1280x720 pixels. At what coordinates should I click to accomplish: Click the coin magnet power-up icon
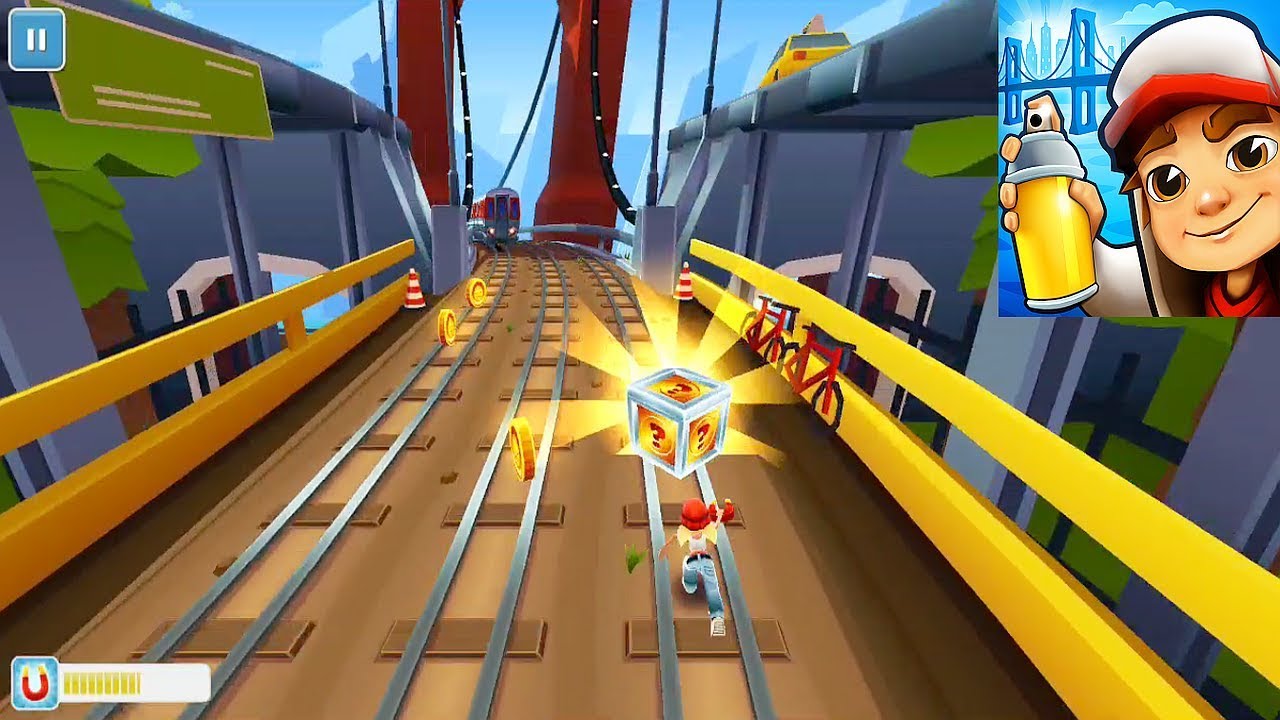pos(35,683)
